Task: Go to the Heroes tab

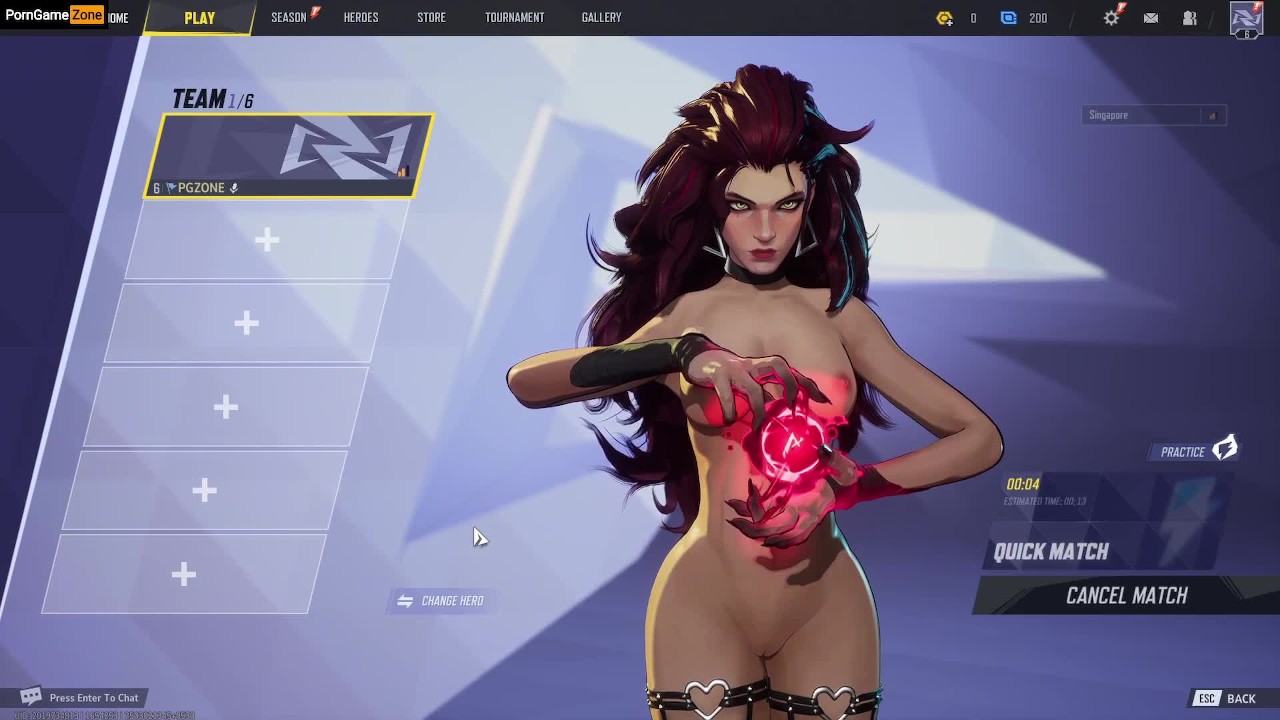Action: click(x=360, y=17)
